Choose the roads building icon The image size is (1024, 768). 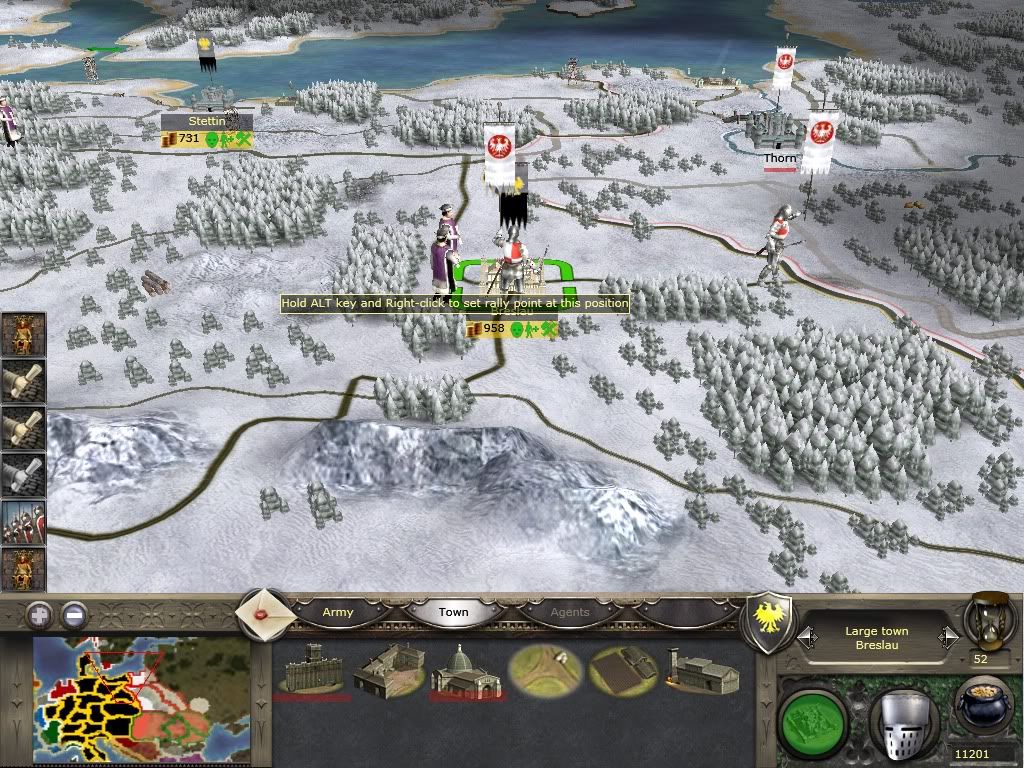pyautogui.click(x=544, y=671)
